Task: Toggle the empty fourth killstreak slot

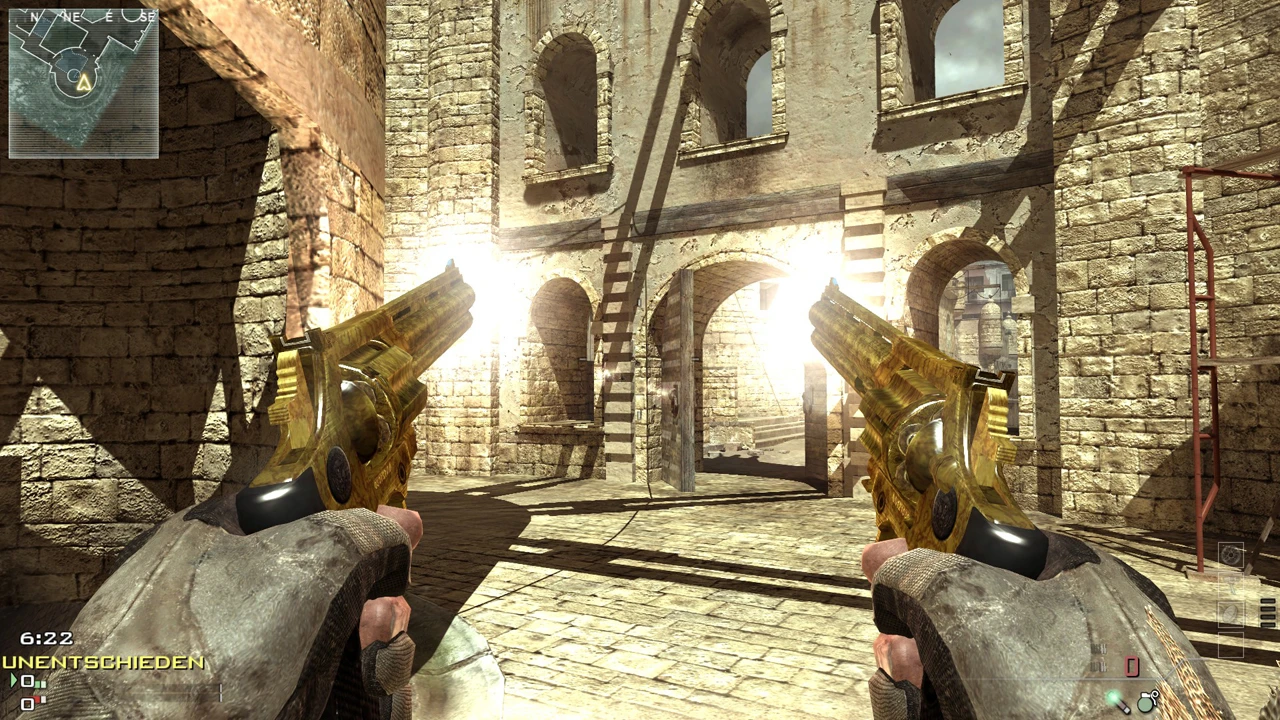Action: [x=1231, y=644]
